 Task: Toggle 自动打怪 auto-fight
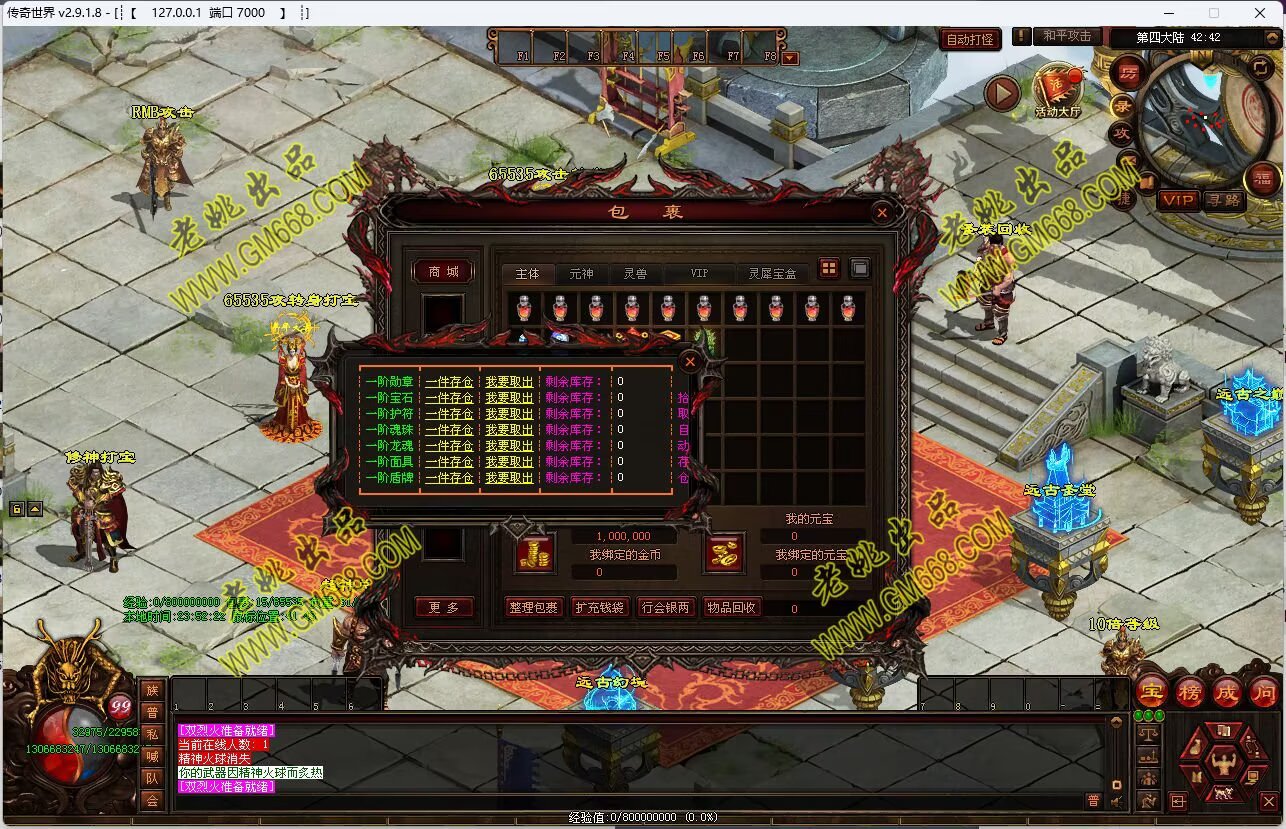969,40
